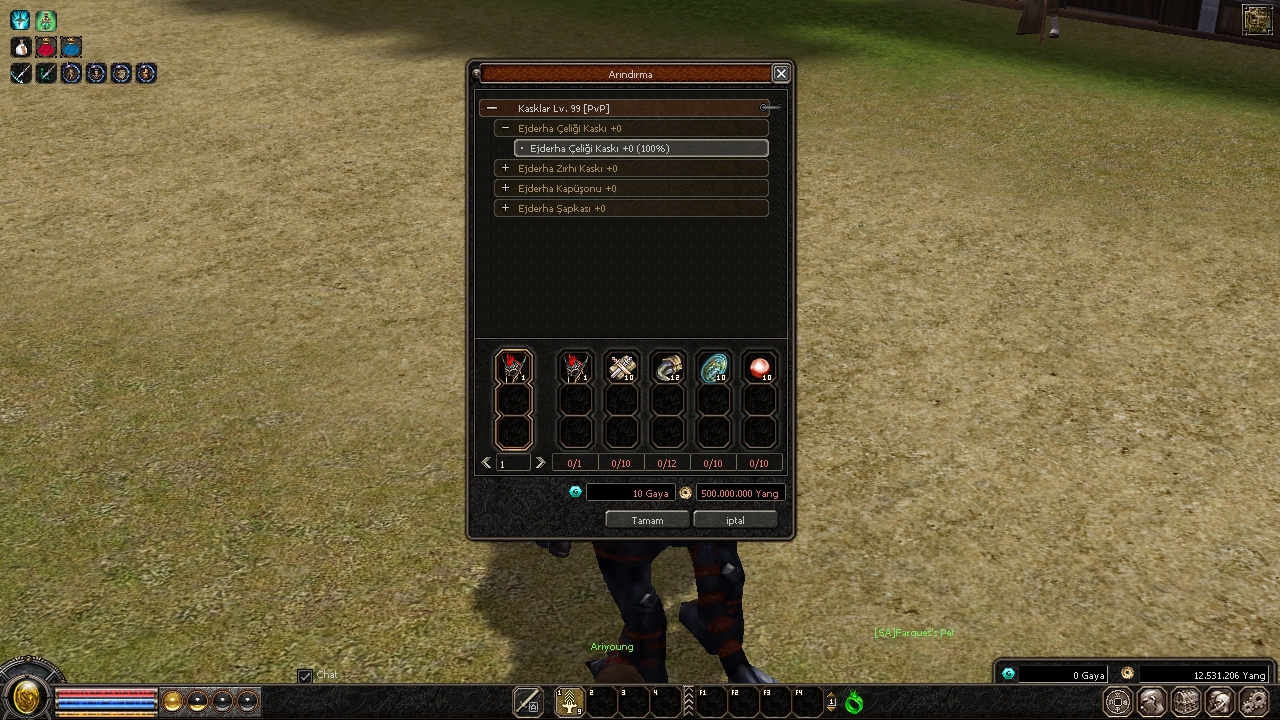Close the Arındırma window
Screen dimensions: 1280x720
tap(781, 73)
